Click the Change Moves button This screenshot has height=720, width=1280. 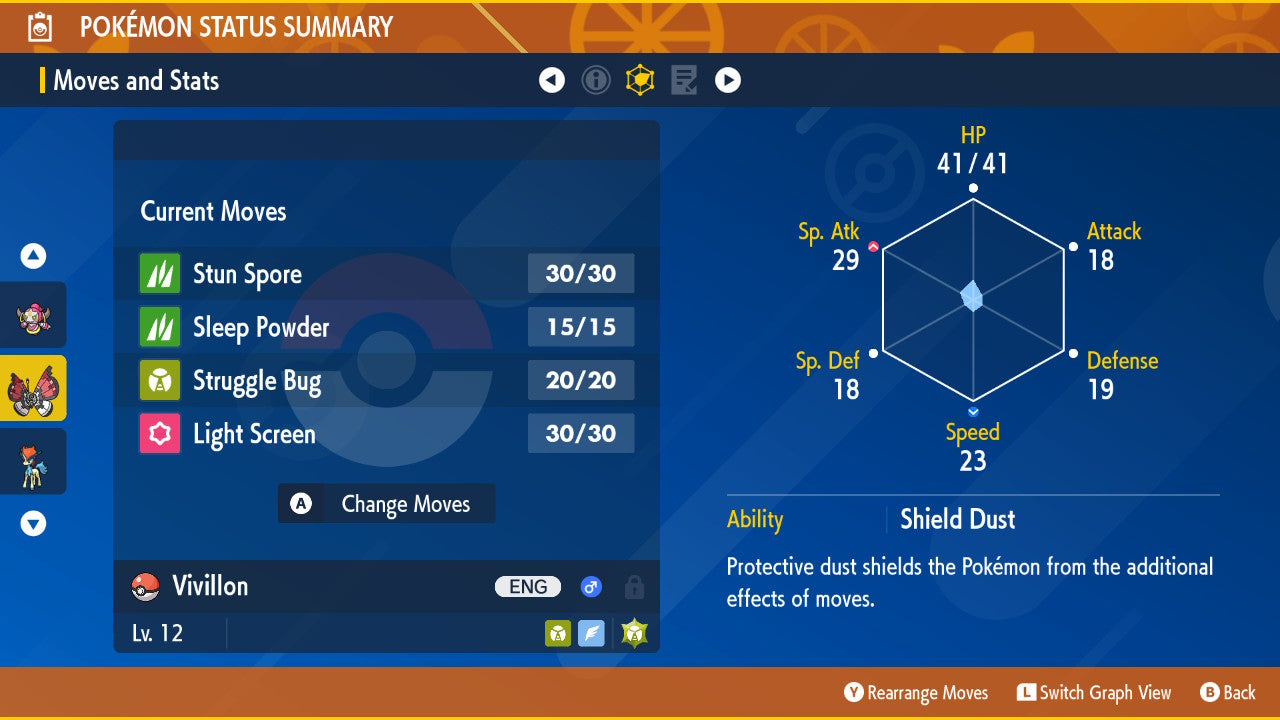coord(387,504)
